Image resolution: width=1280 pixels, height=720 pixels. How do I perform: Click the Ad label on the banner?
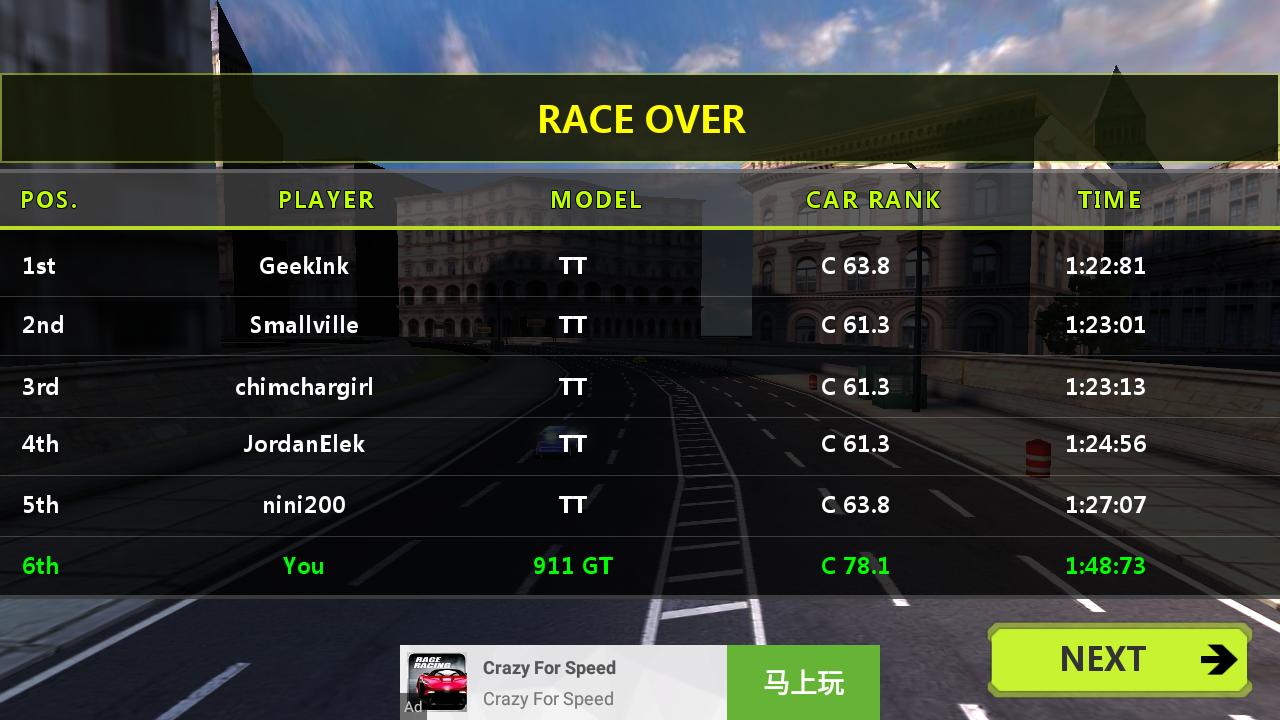tap(413, 708)
